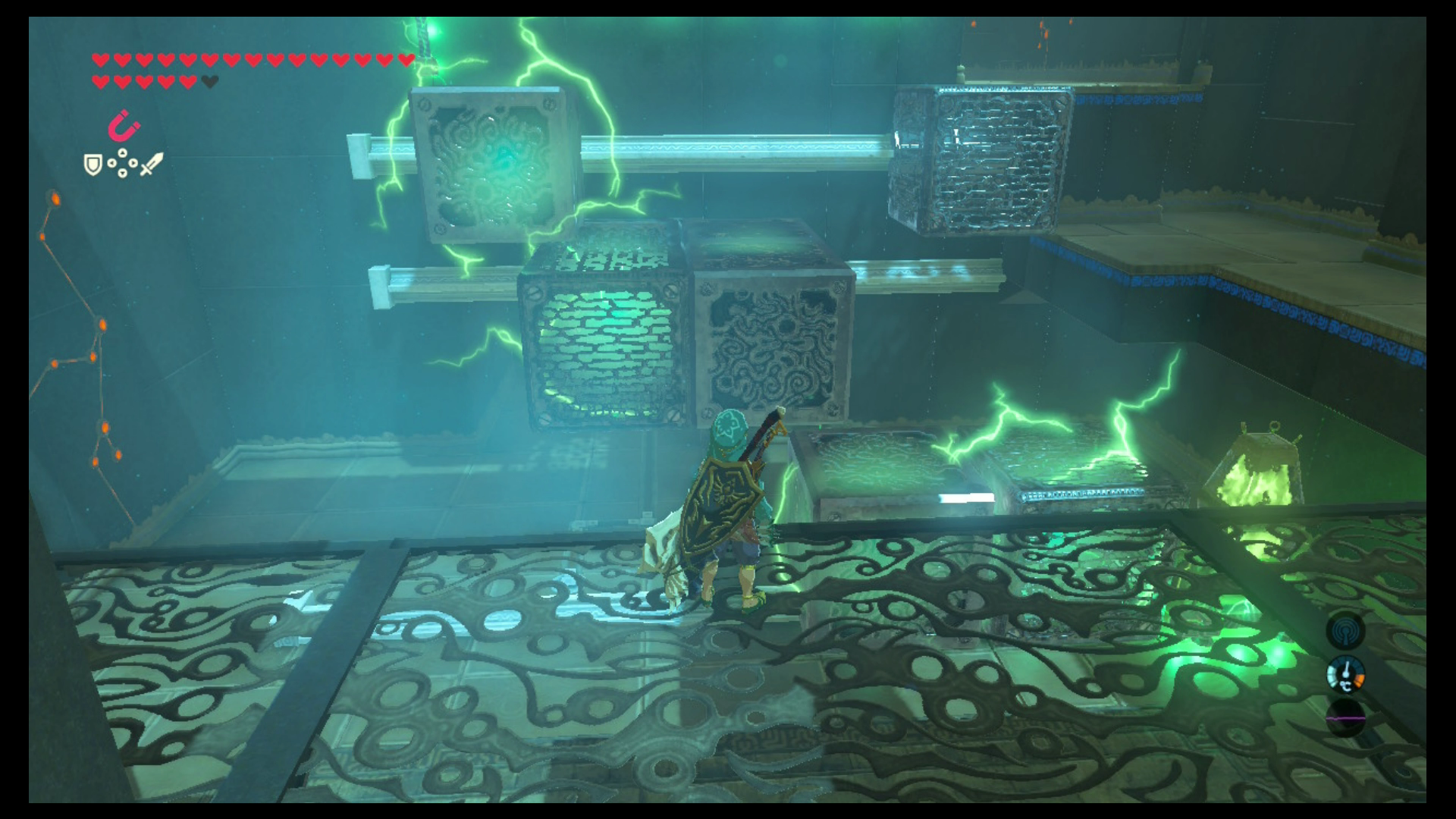The height and width of the screenshot is (819, 1456).
Task: Select the Magnesis rune icon
Action: [123, 127]
